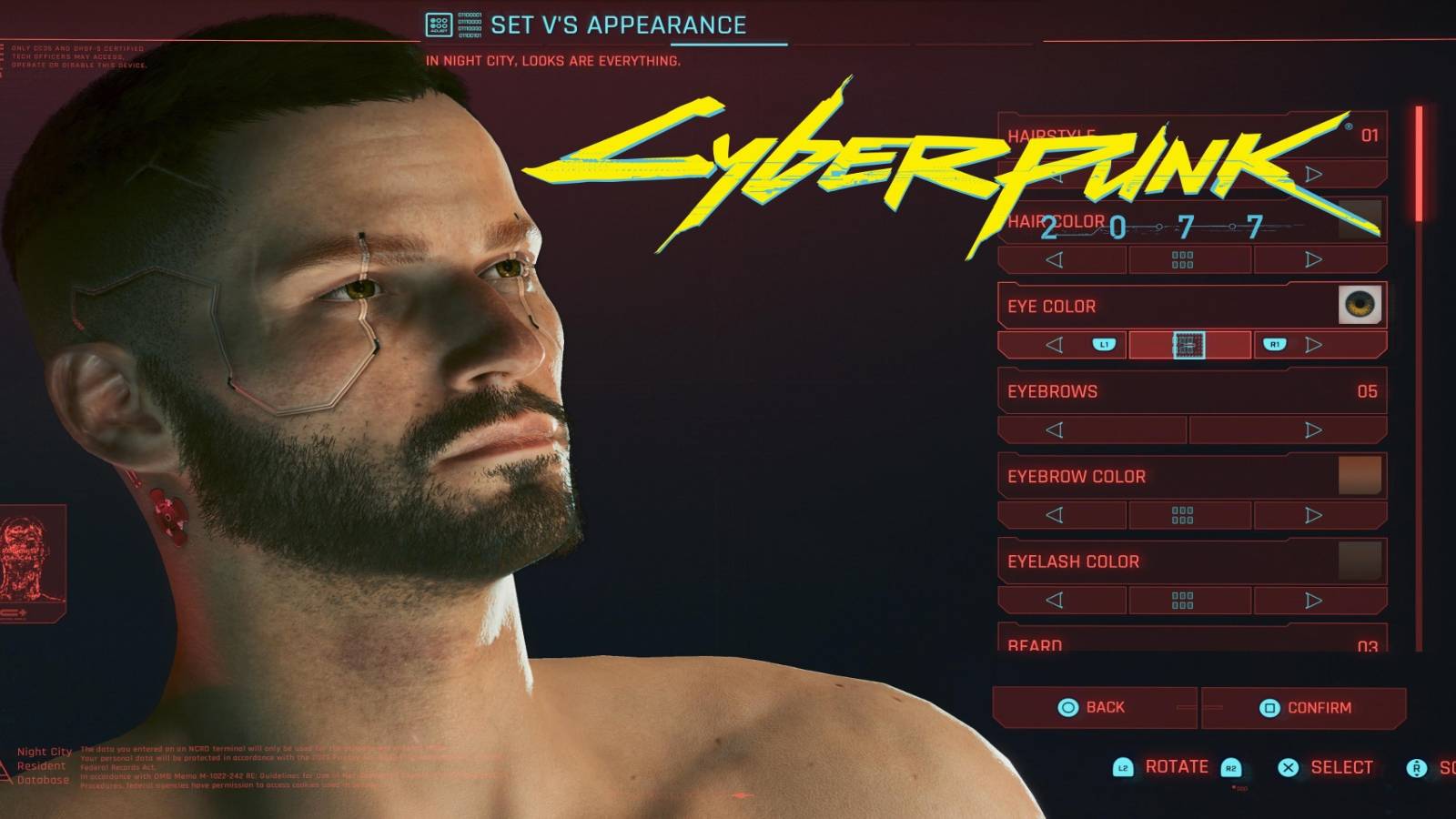The width and height of the screenshot is (1456, 819).
Task: Click the eye color preview swatch
Action: pos(1360,305)
